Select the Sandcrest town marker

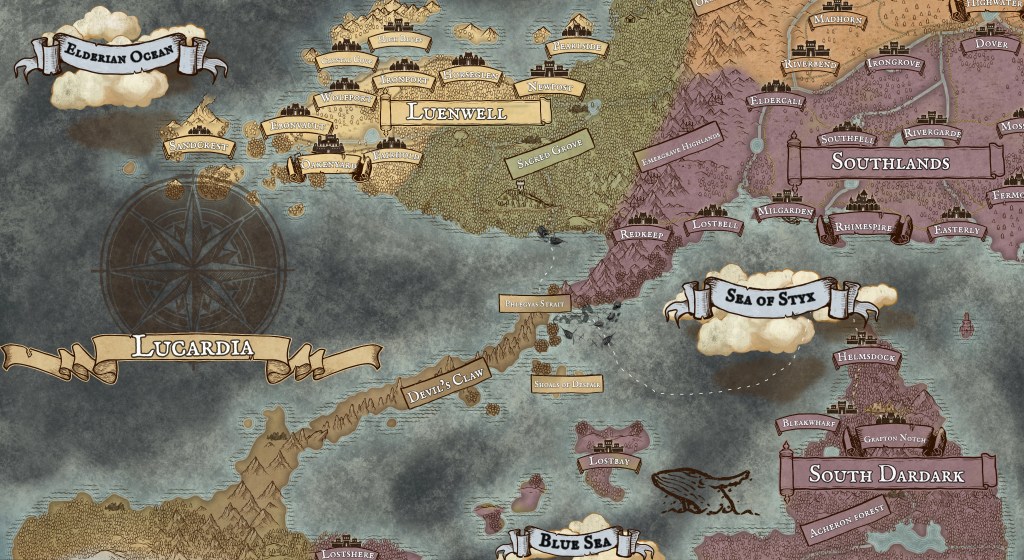200,147
